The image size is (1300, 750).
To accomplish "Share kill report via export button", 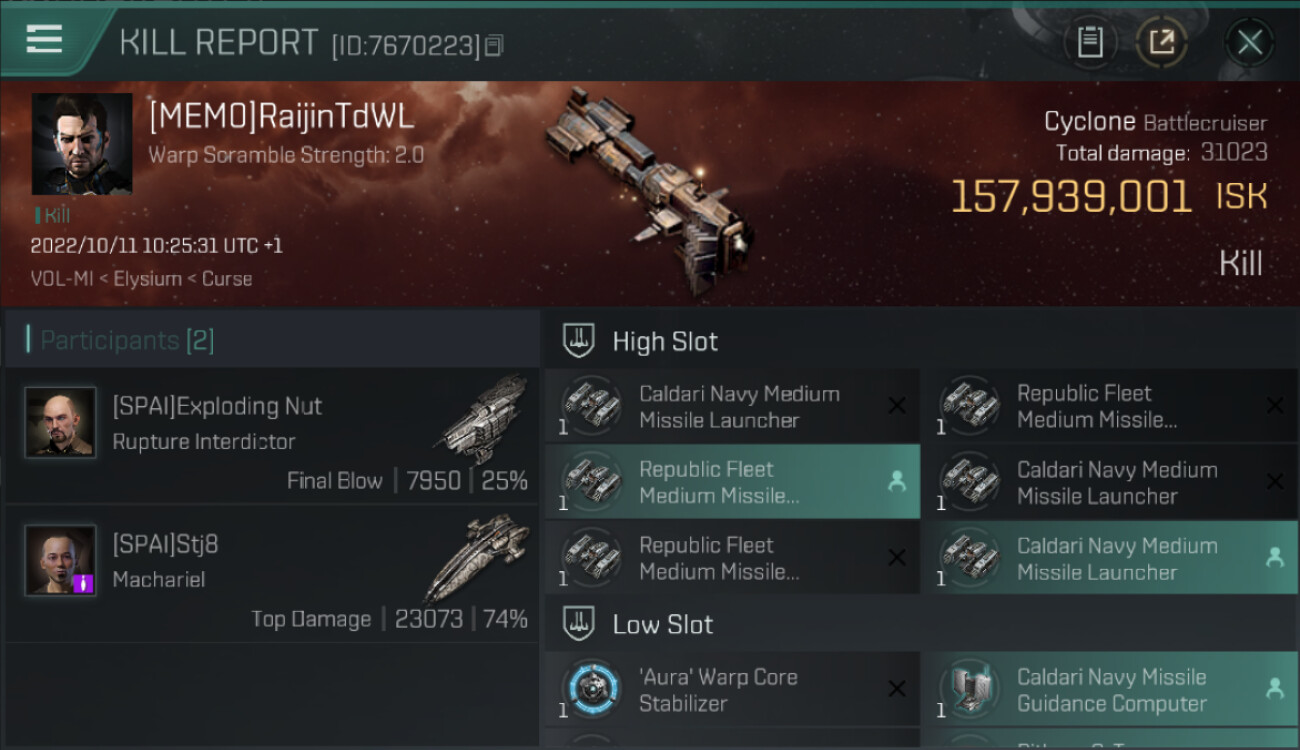I will pos(1161,43).
